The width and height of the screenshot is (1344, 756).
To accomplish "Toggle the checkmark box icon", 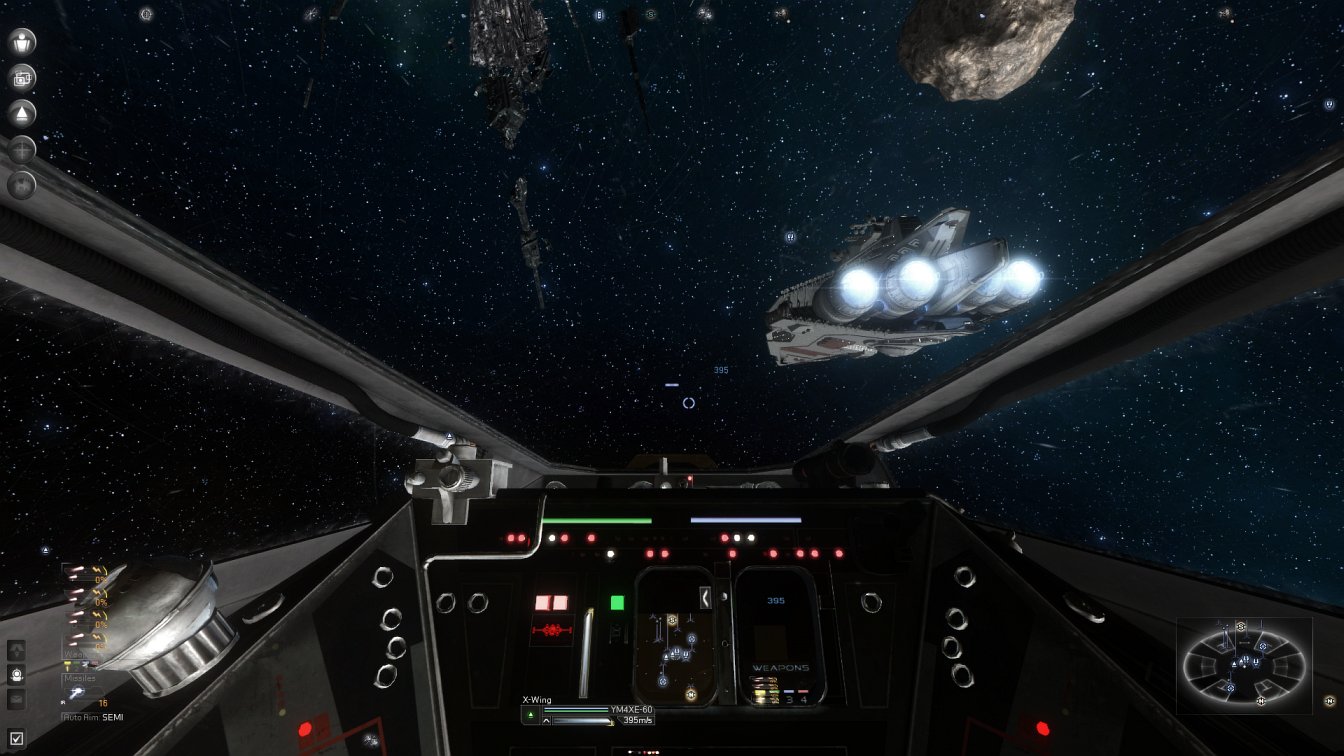I will (16, 739).
